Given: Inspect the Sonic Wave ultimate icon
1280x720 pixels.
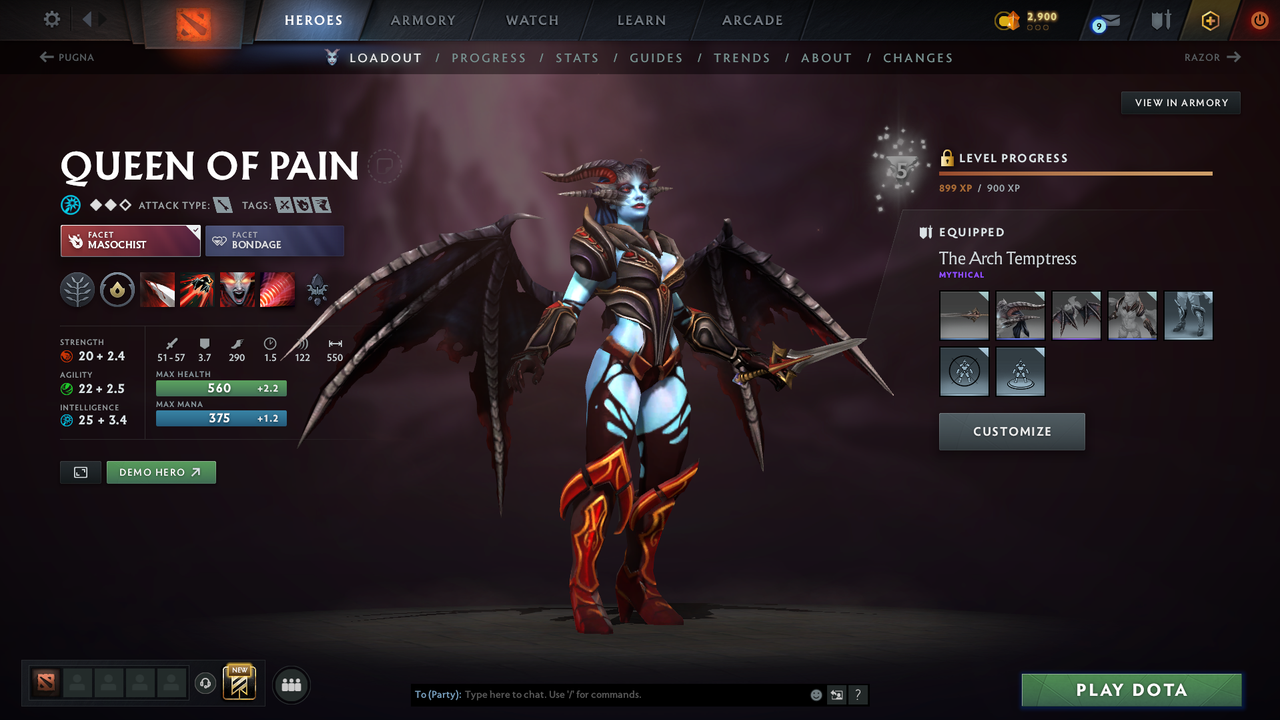Looking at the screenshot, I should click(277, 290).
